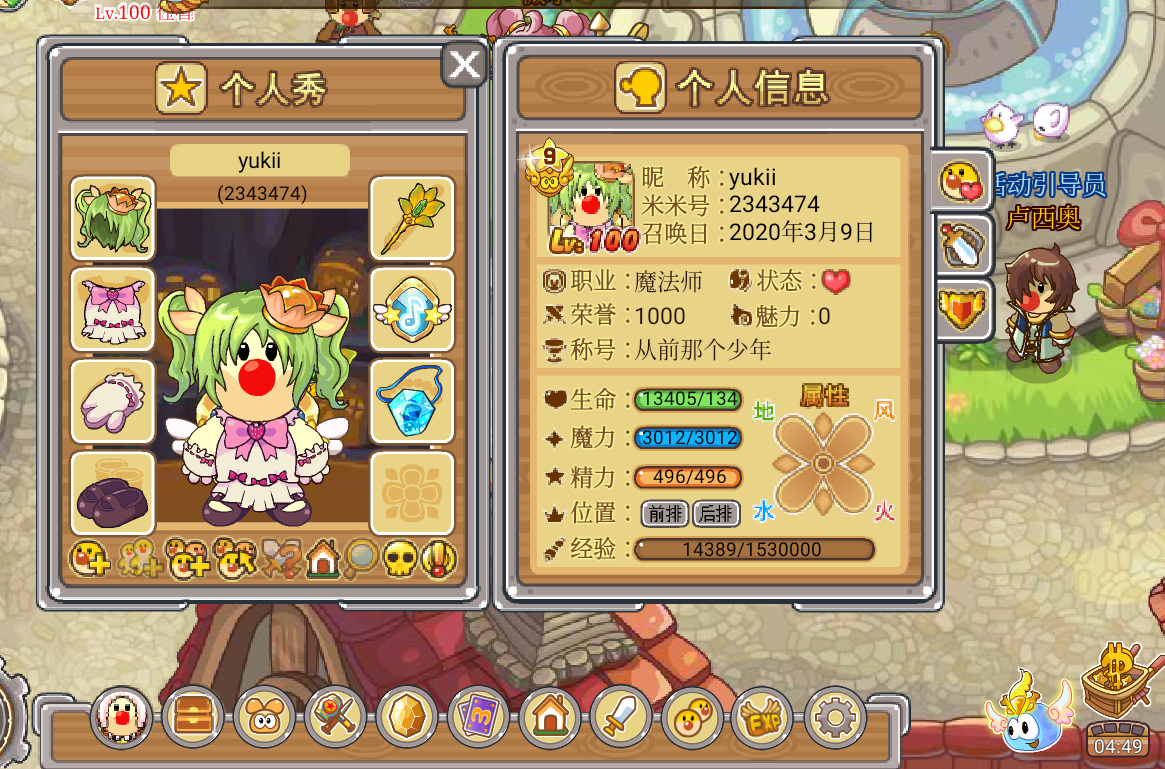Select the green wig headgear slot
This screenshot has height=769, width=1165.
coord(113,218)
